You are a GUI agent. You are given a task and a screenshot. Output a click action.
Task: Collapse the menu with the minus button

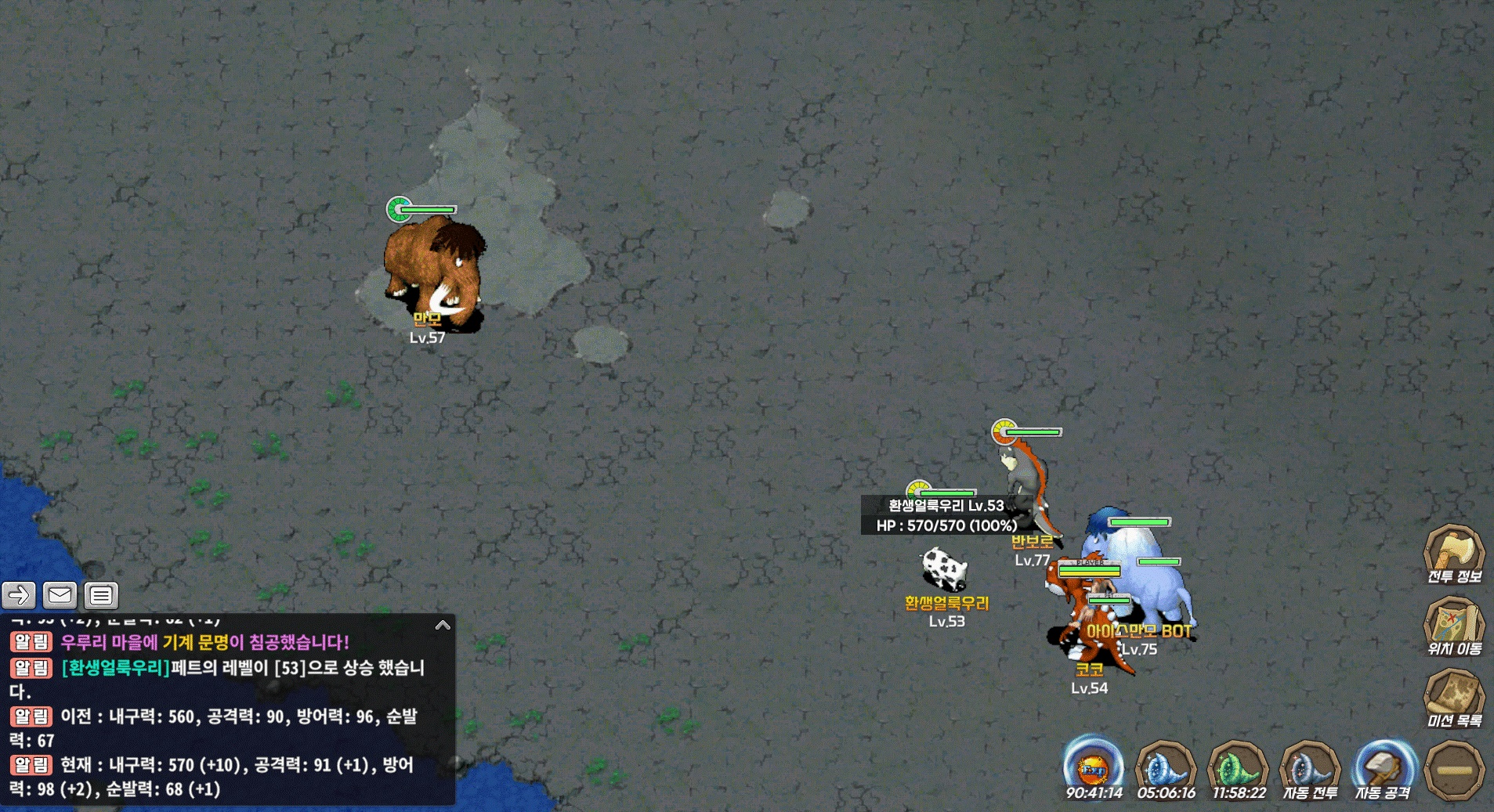1454,770
